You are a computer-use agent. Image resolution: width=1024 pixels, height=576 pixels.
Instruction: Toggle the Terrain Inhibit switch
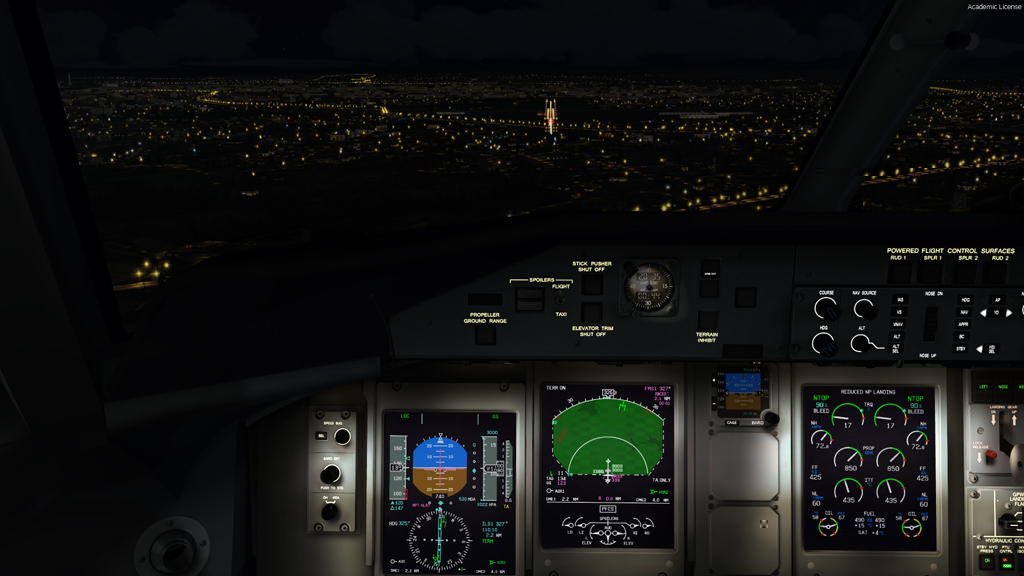pyautogui.click(x=708, y=320)
